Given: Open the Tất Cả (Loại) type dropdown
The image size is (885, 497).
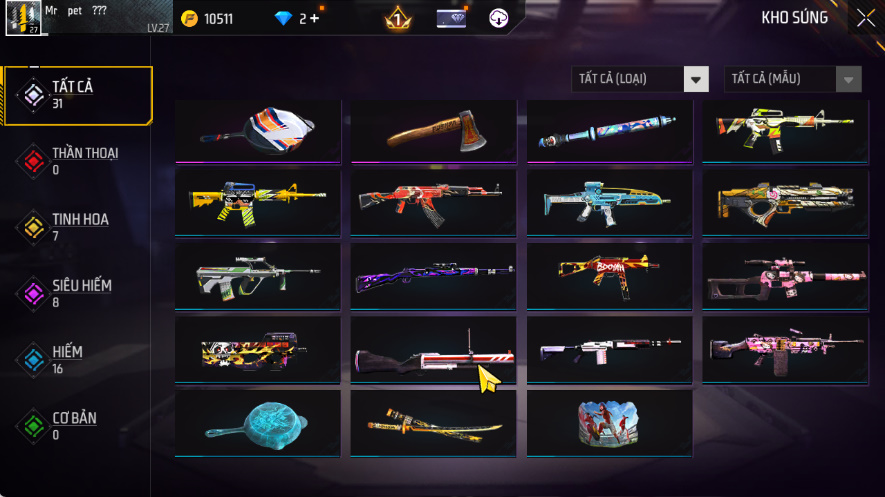Looking at the screenshot, I should click(640, 79).
